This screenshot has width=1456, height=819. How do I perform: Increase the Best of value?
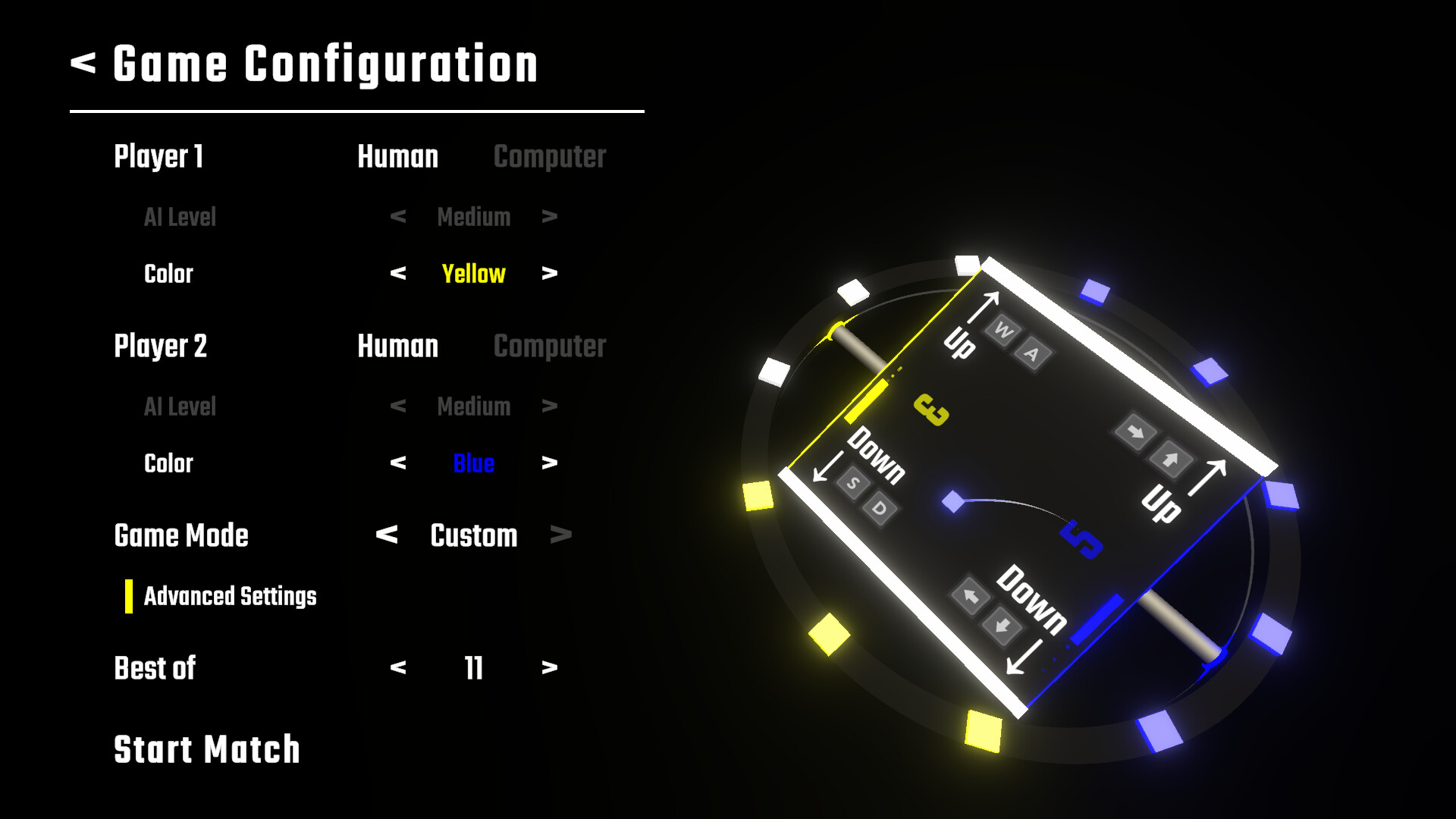click(549, 668)
